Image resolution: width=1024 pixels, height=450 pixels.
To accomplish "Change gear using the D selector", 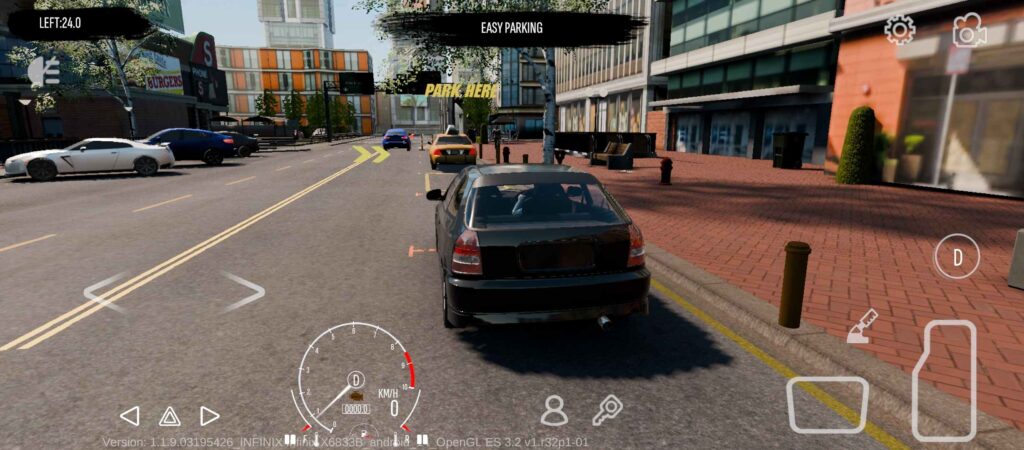I will [957, 257].
